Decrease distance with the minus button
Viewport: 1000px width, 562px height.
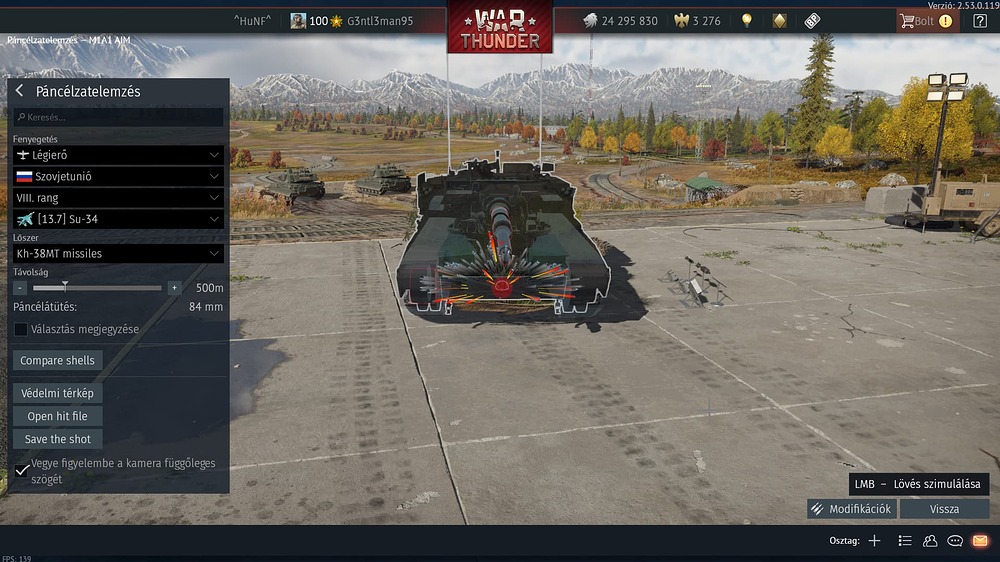[x=20, y=288]
